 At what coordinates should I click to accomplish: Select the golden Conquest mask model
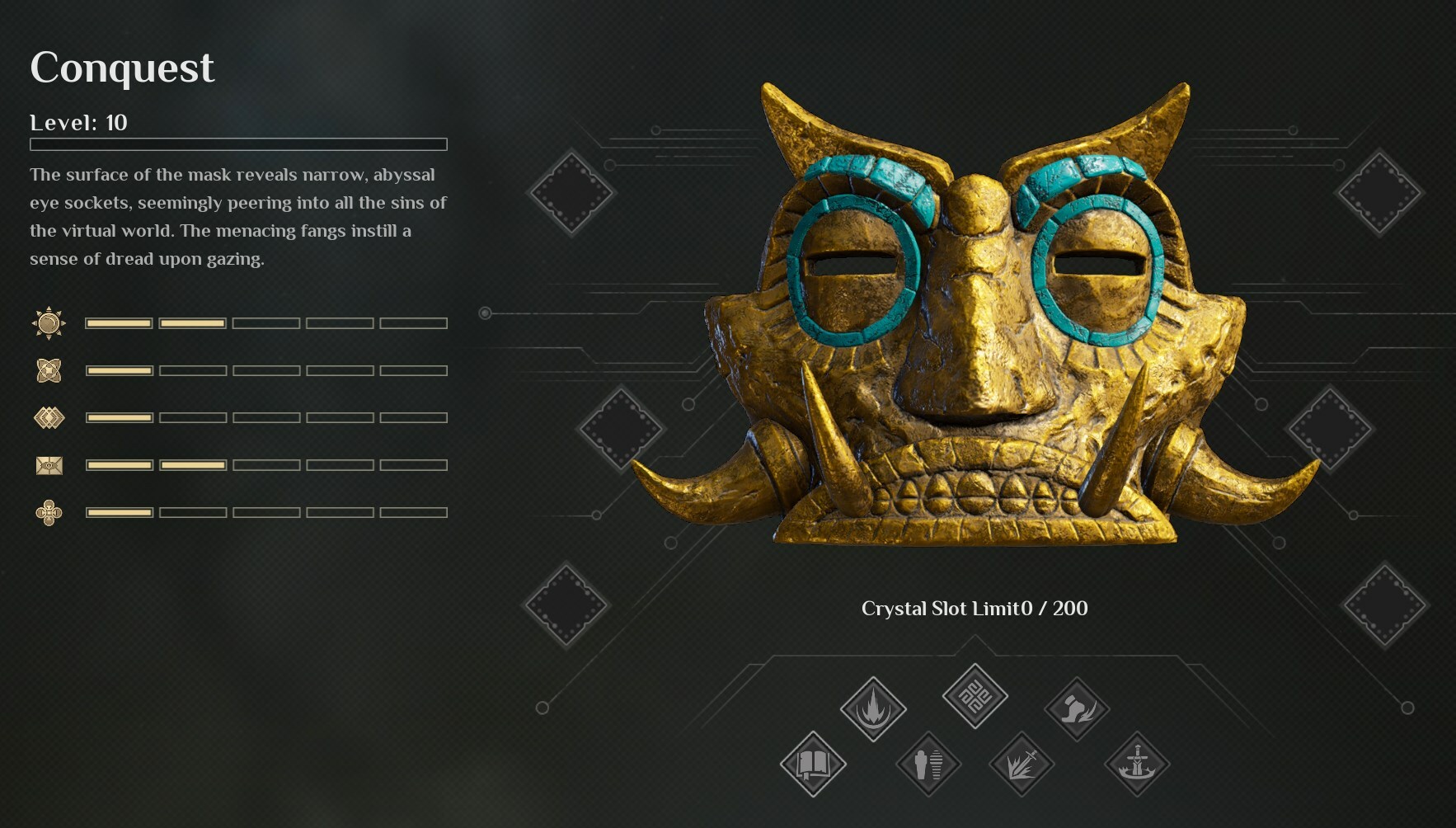pos(973,330)
